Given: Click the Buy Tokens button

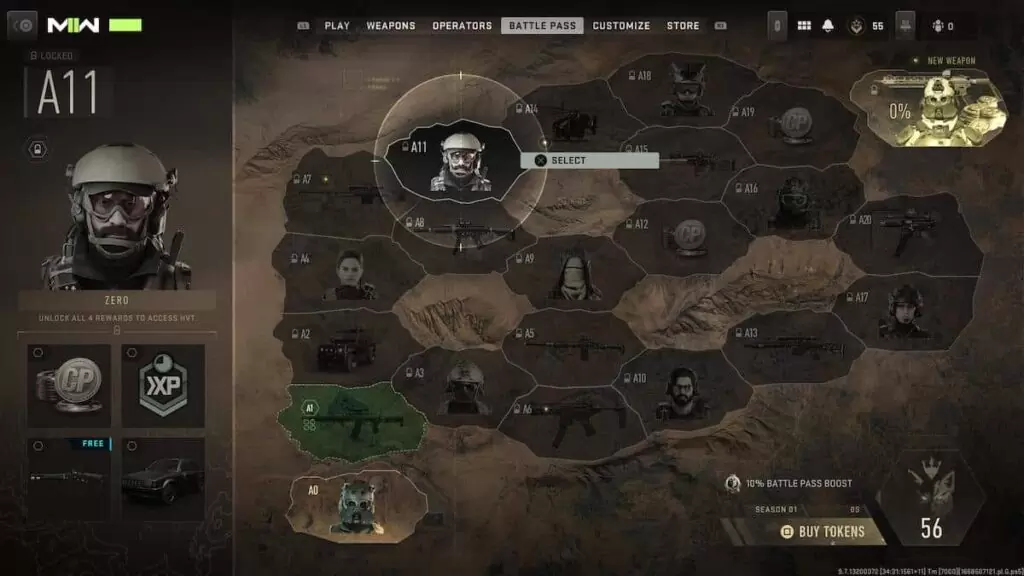Looking at the screenshot, I should pos(823,532).
